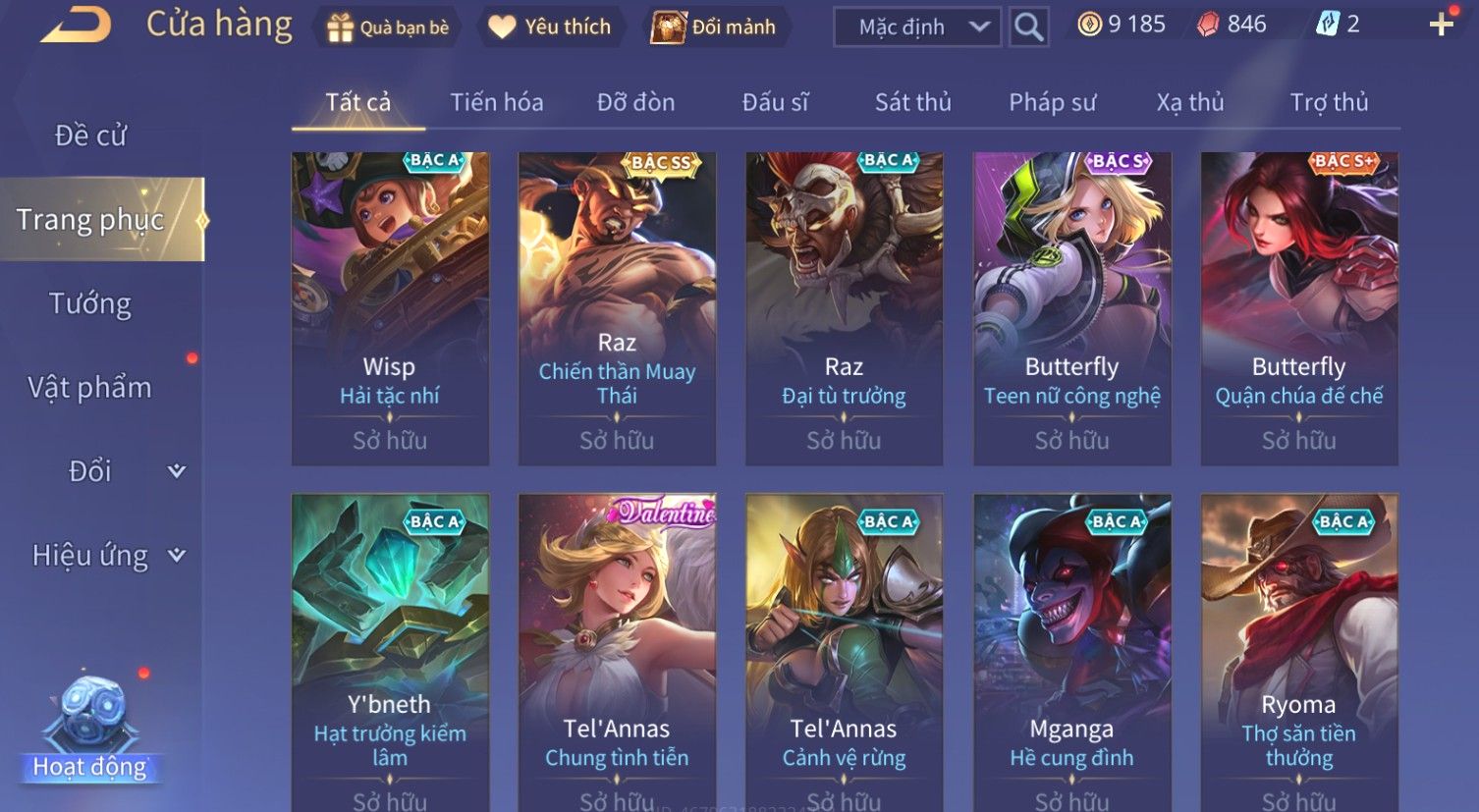
Task: Go to the Tướng shop section
Action: (90, 303)
